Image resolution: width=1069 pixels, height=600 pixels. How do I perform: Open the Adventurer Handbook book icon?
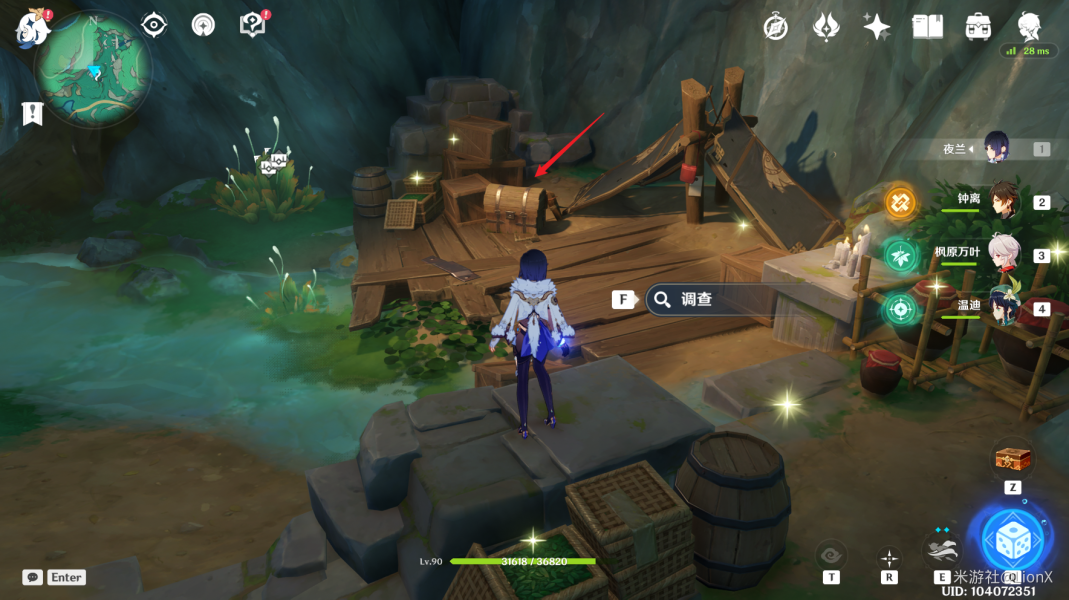pos(927,27)
